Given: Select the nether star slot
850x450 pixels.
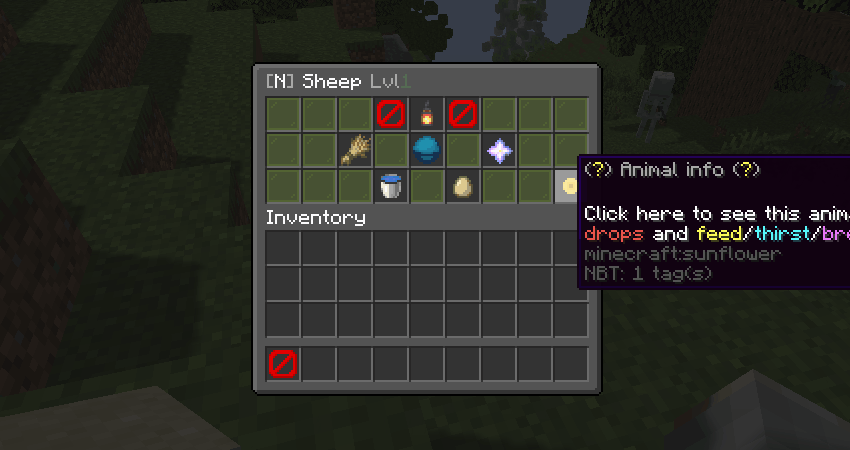Looking at the screenshot, I should pyautogui.click(x=499, y=150).
